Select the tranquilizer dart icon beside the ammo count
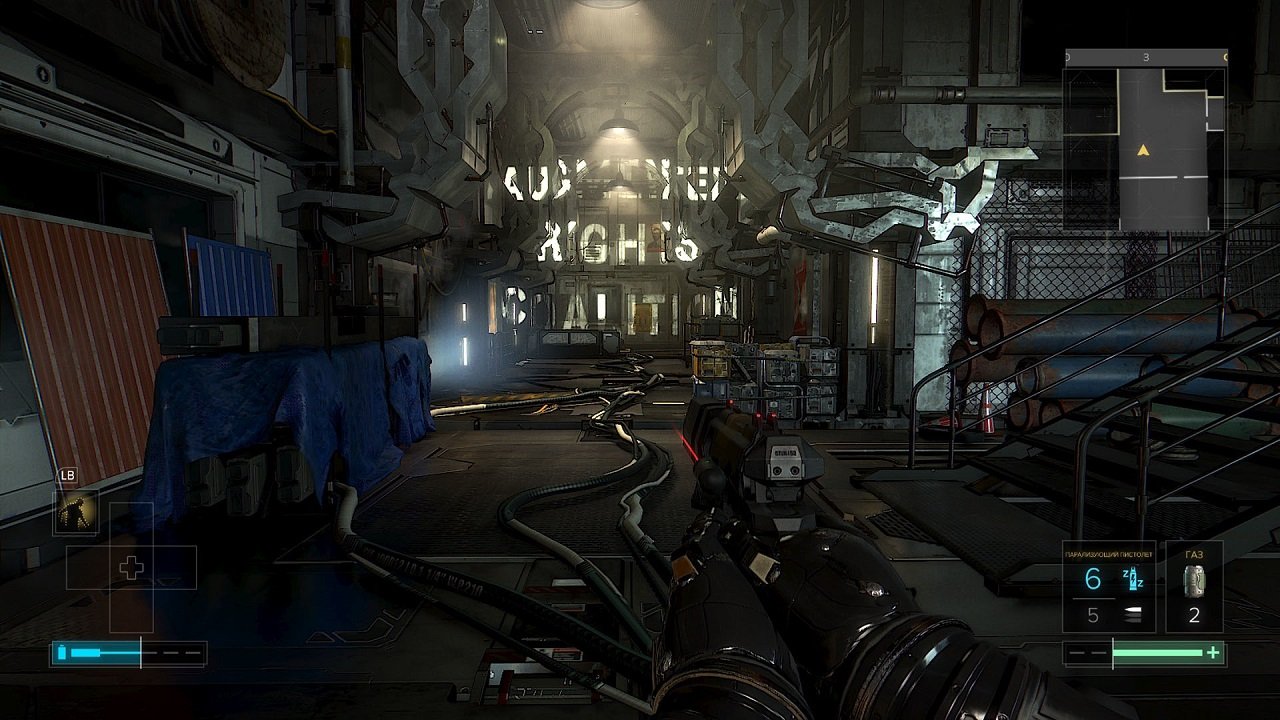This screenshot has height=720, width=1280. point(1133,579)
